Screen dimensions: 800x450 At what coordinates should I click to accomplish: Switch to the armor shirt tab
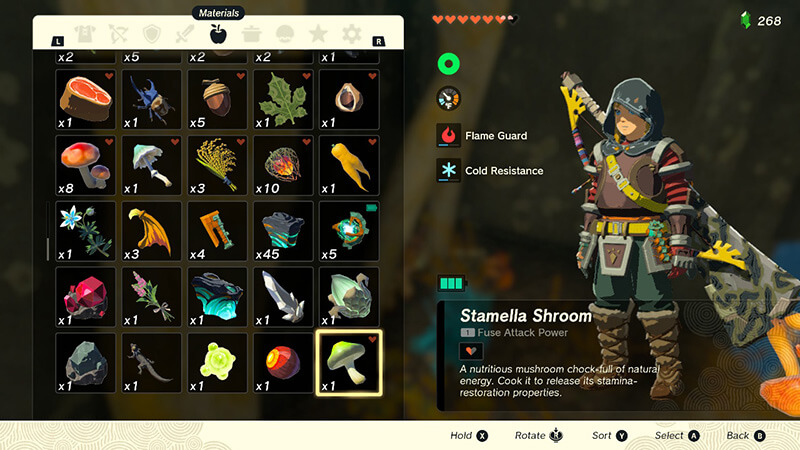click(x=85, y=34)
